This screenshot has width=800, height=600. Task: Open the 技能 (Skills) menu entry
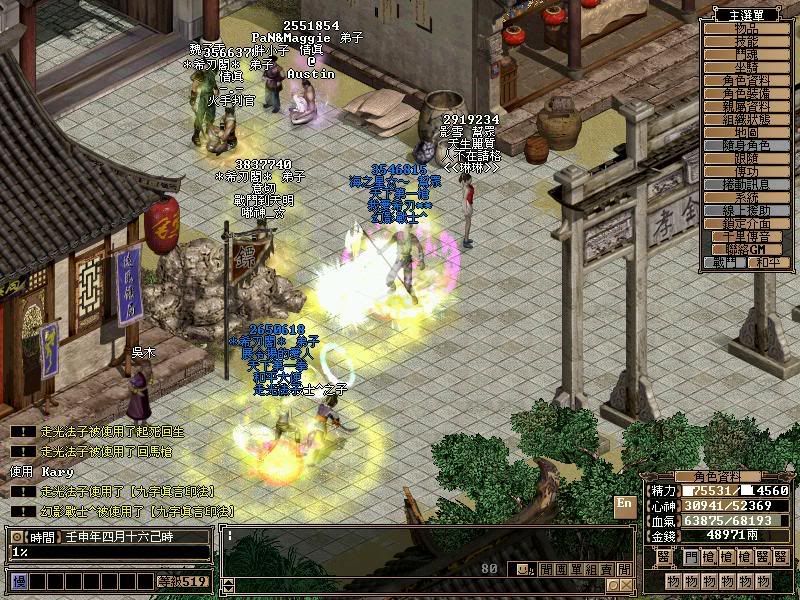pyautogui.click(x=747, y=42)
